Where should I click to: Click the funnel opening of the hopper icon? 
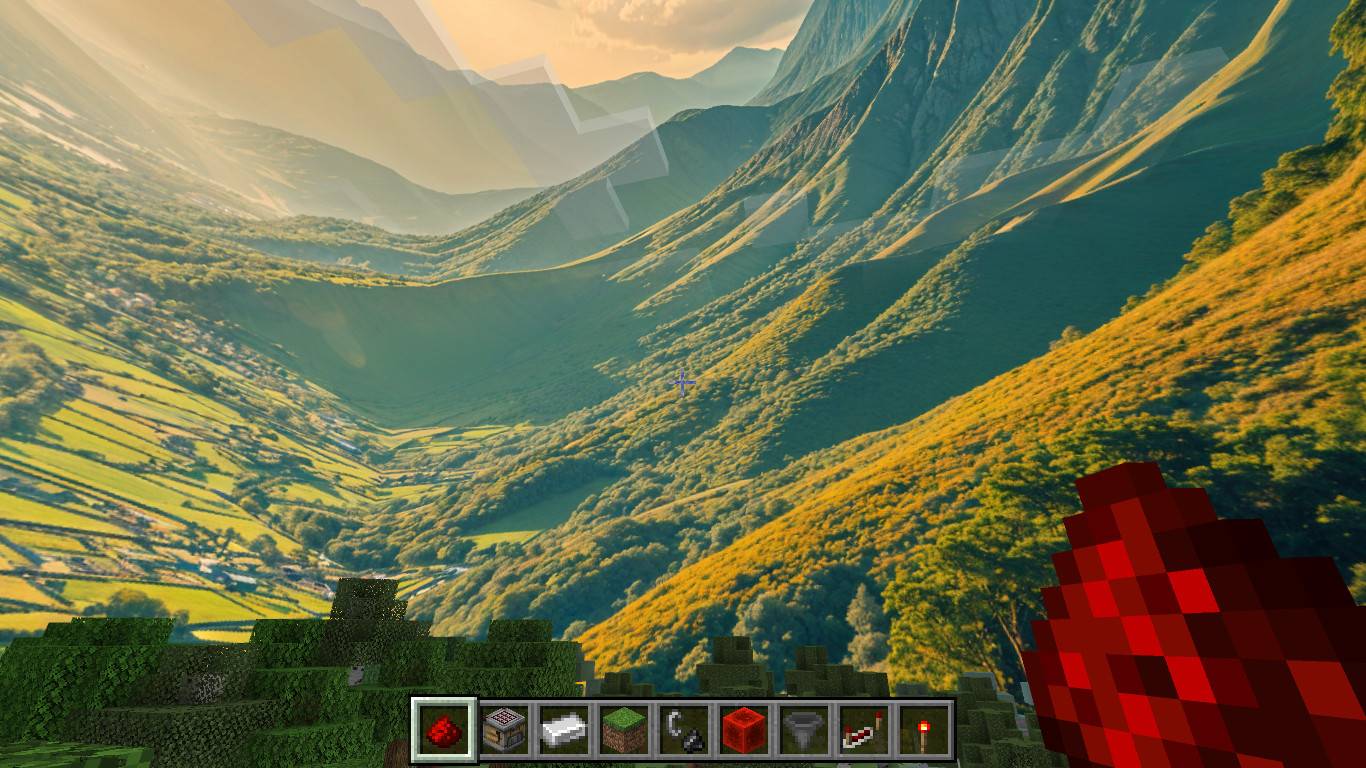tap(803, 716)
